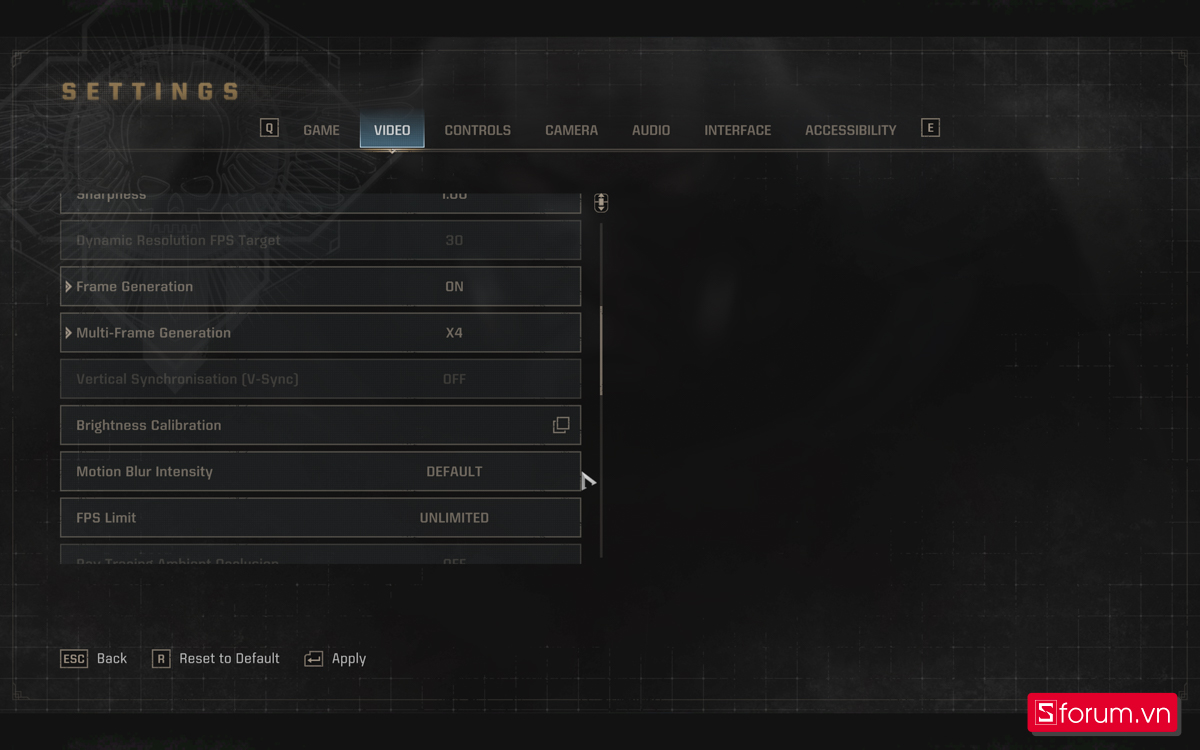This screenshot has width=1200, height=750.
Task: Select the FPS Limit row
Action: click(x=320, y=518)
